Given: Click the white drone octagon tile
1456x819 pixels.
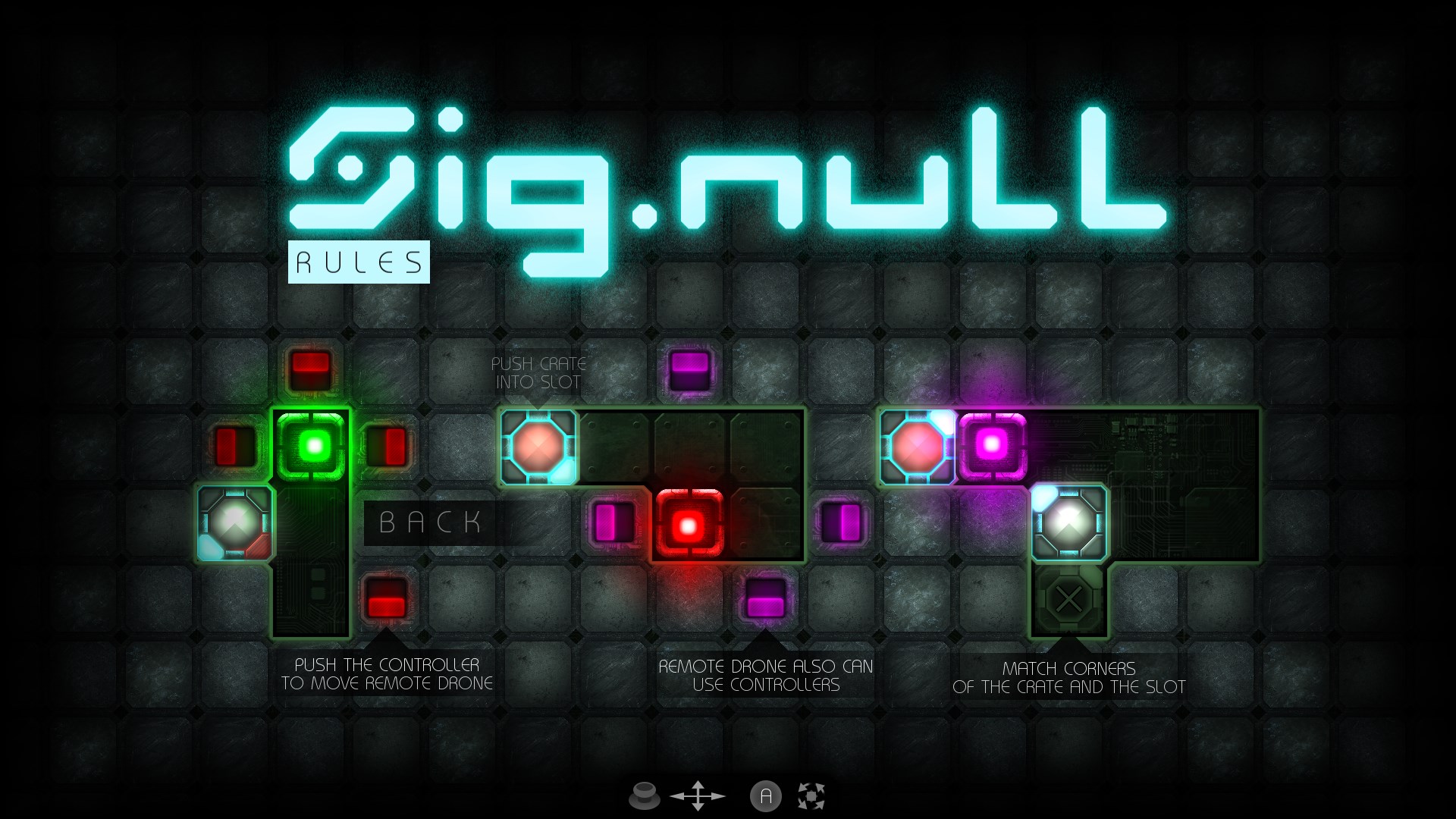Looking at the screenshot, I should (x=235, y=522).
